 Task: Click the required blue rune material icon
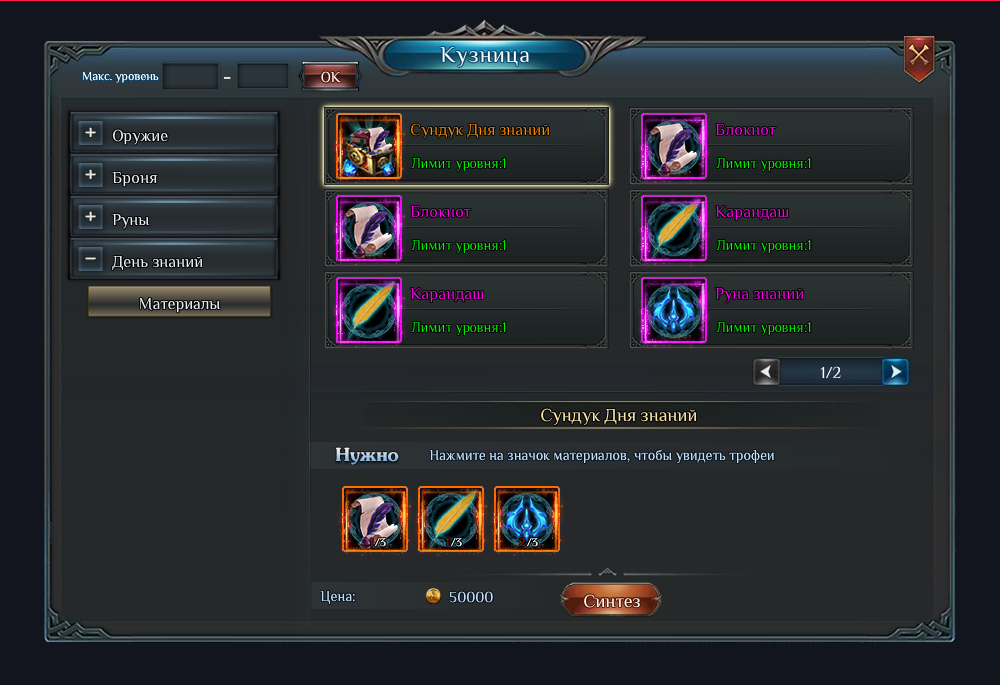[x=527, y=519]
